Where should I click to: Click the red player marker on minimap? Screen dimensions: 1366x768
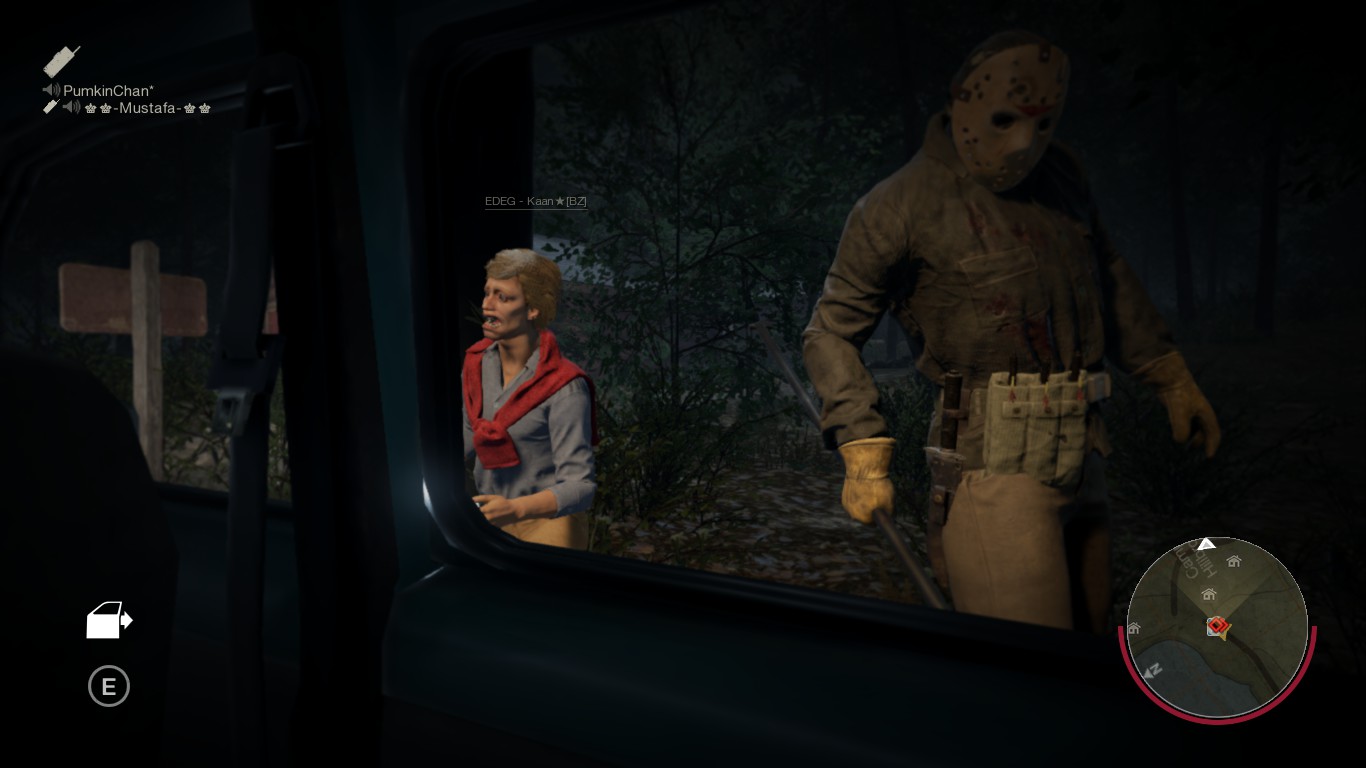[x=1216, y=627]
